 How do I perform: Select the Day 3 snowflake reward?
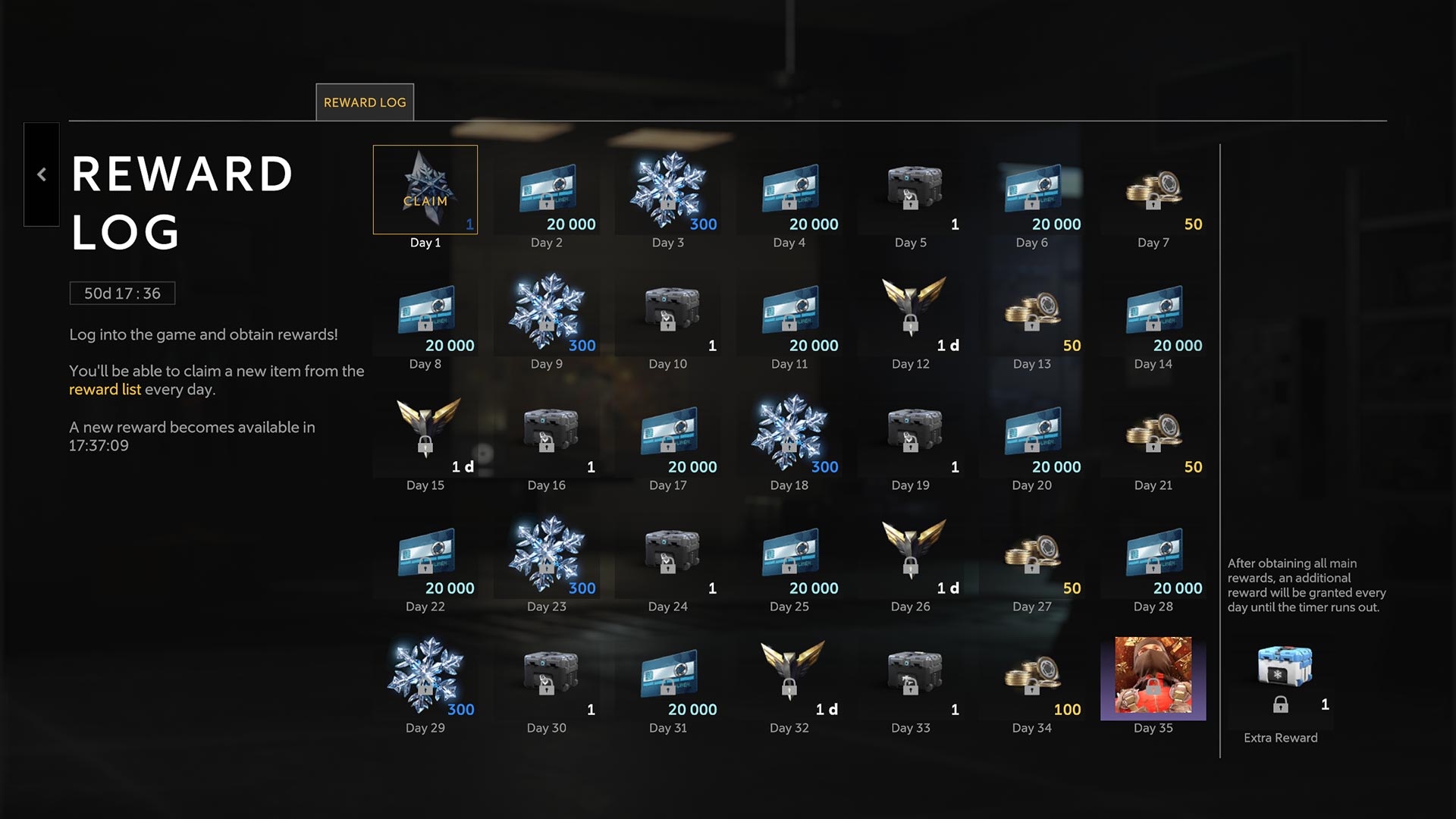668,190
